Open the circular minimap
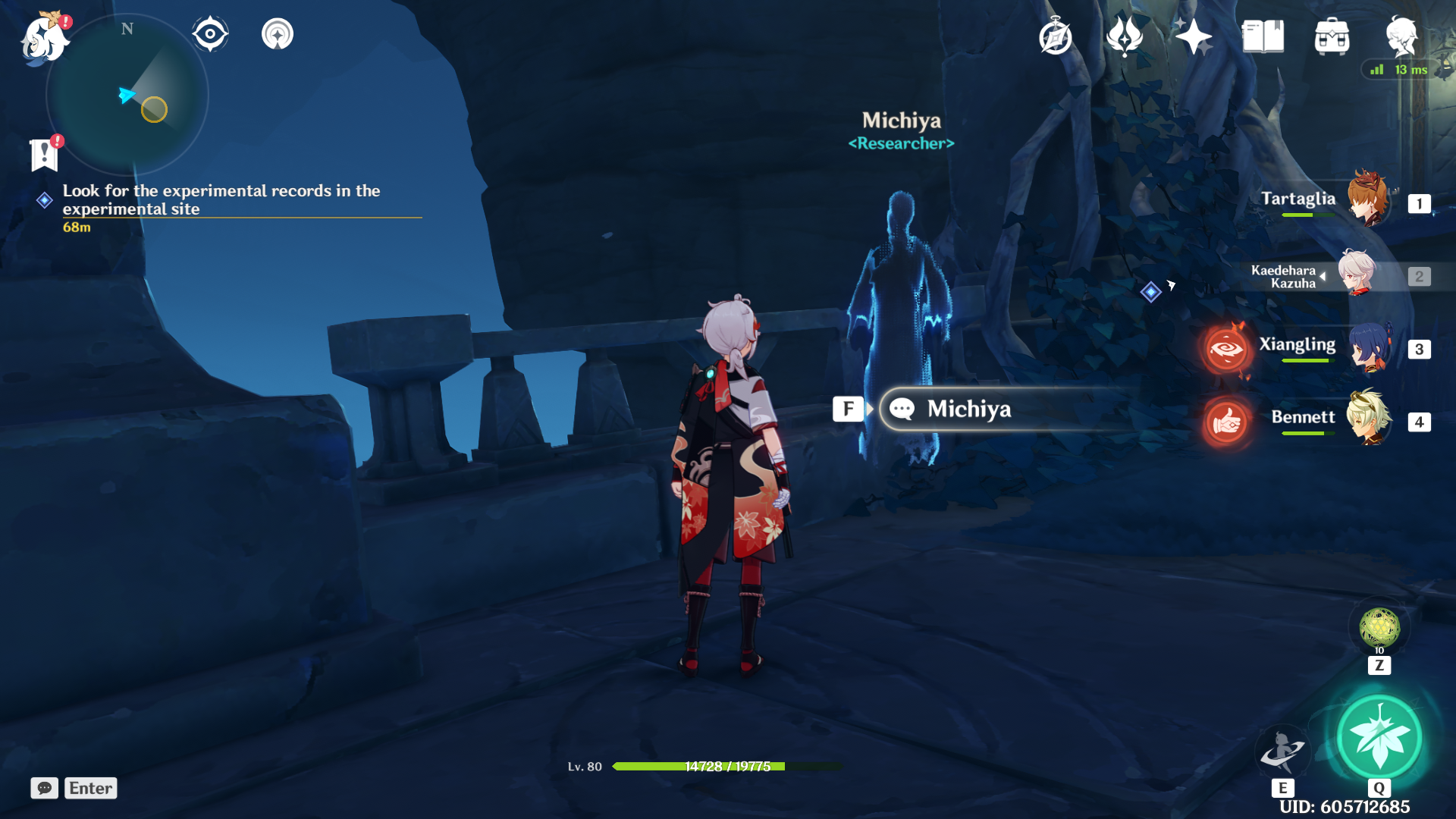Screen dimensions: 1456x819 127,96
